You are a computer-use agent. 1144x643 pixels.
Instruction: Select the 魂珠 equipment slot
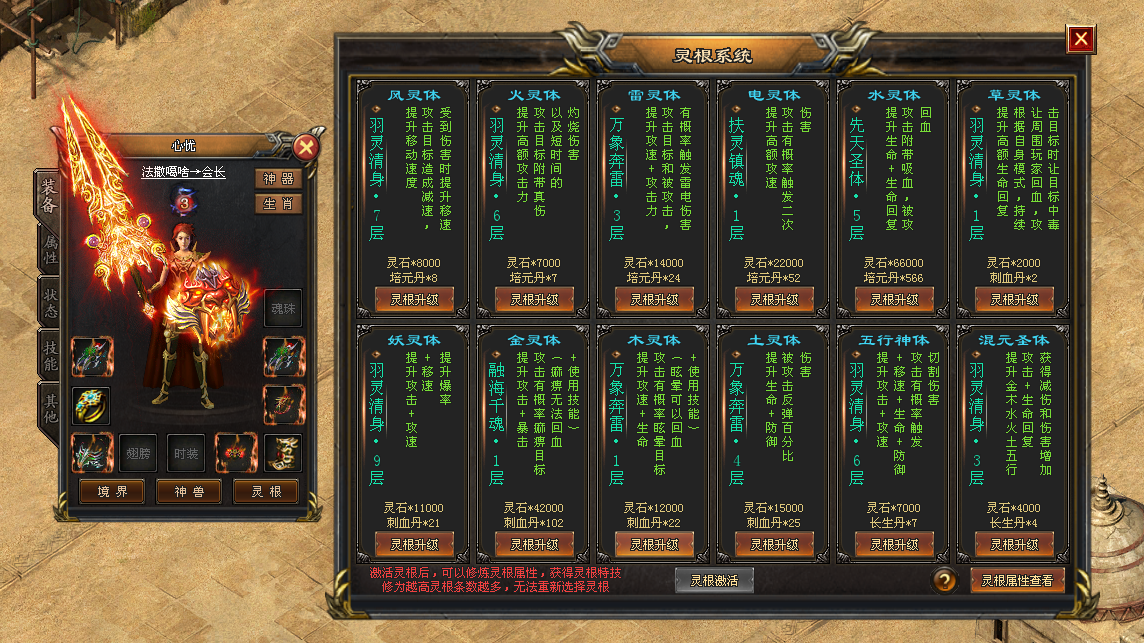283,308
